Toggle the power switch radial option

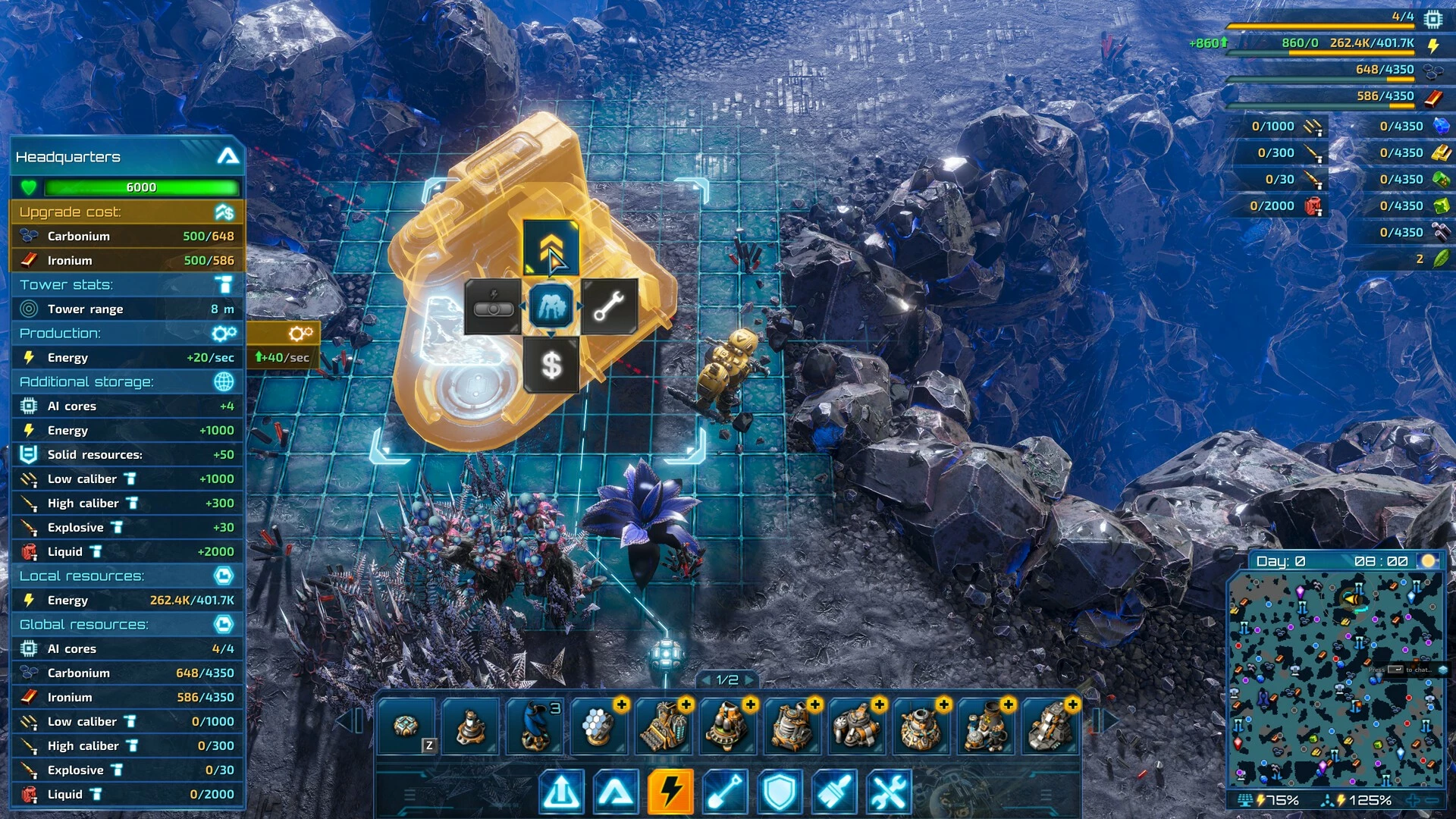[x=493, y=306]
